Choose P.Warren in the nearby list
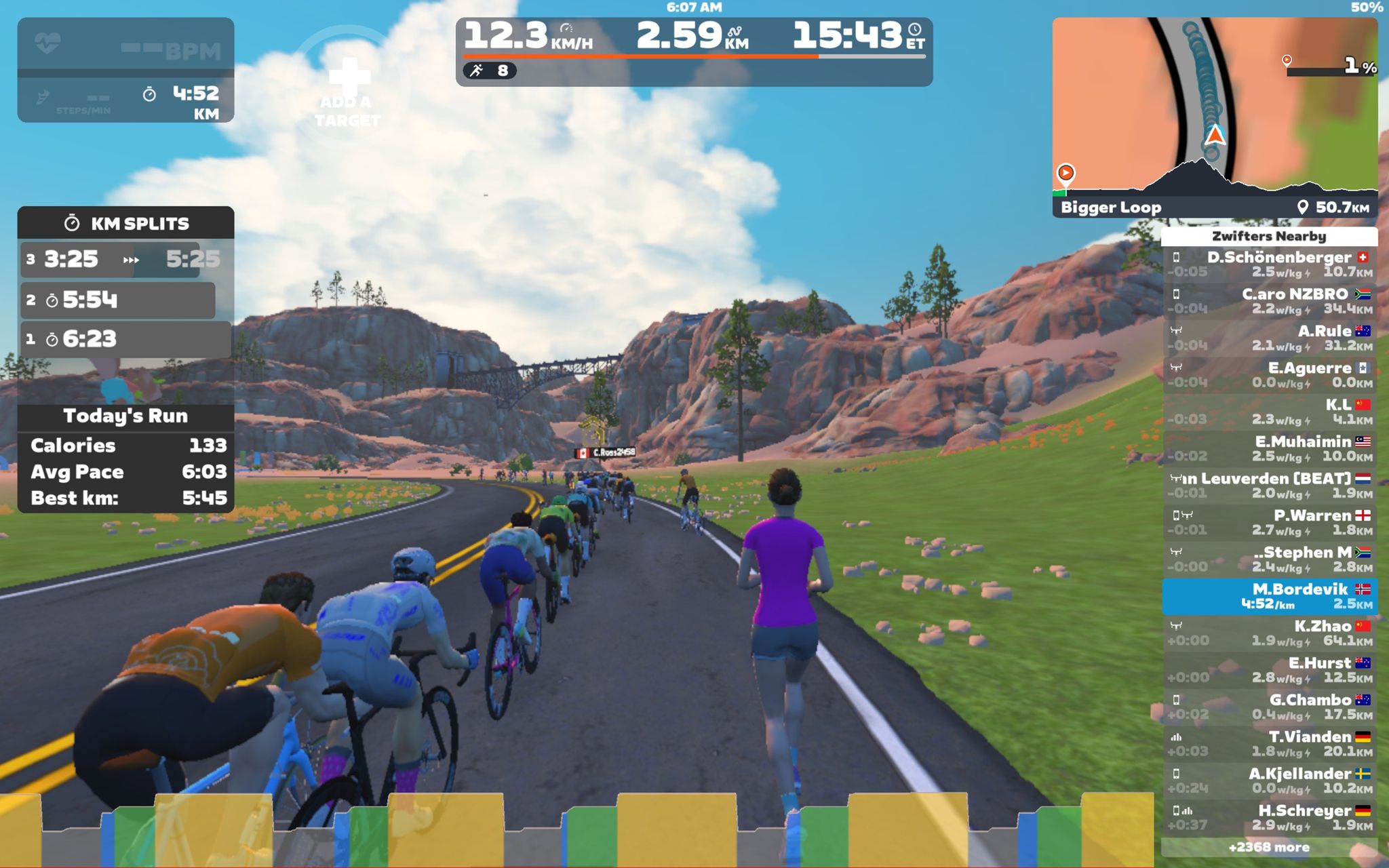1389x868 pixels. point(1270,522)
